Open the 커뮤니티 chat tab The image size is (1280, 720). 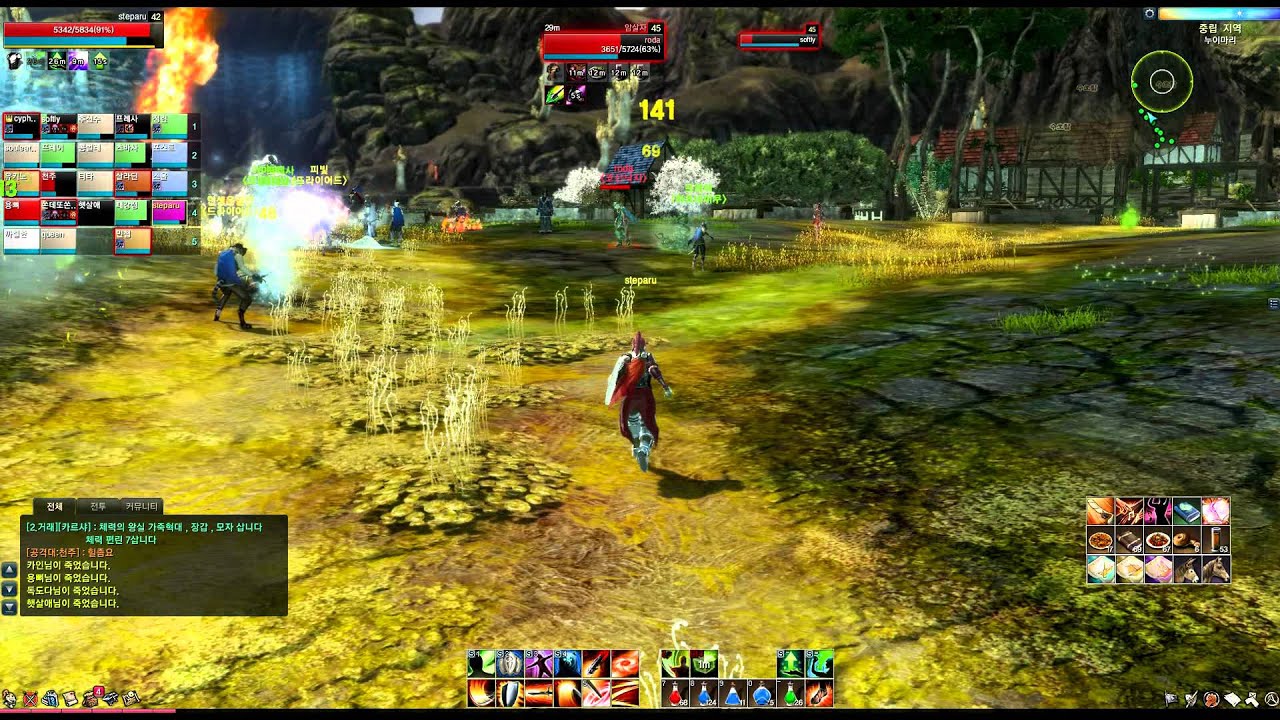141,507
